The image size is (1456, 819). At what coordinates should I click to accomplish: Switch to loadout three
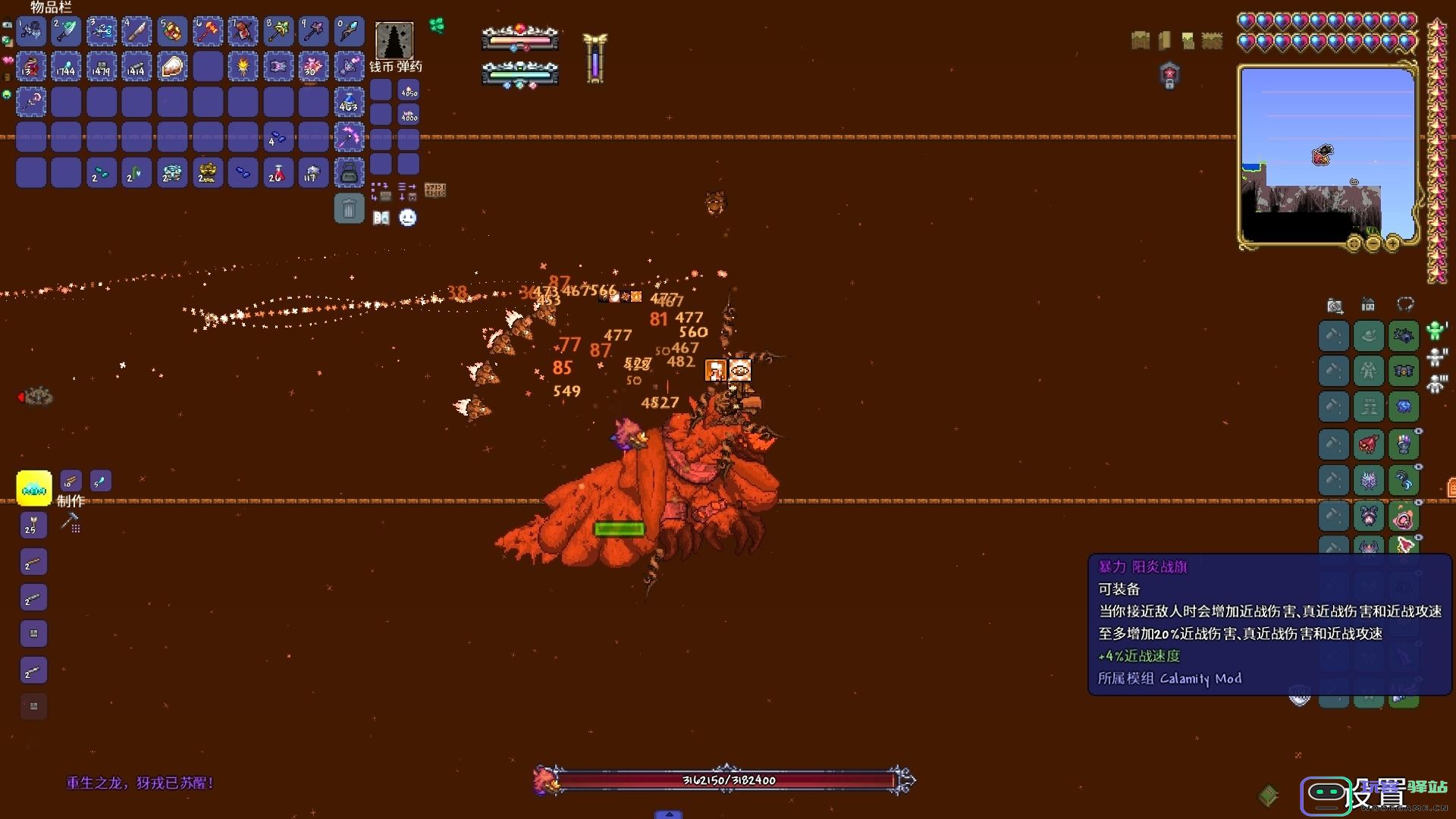point(1435,384)
